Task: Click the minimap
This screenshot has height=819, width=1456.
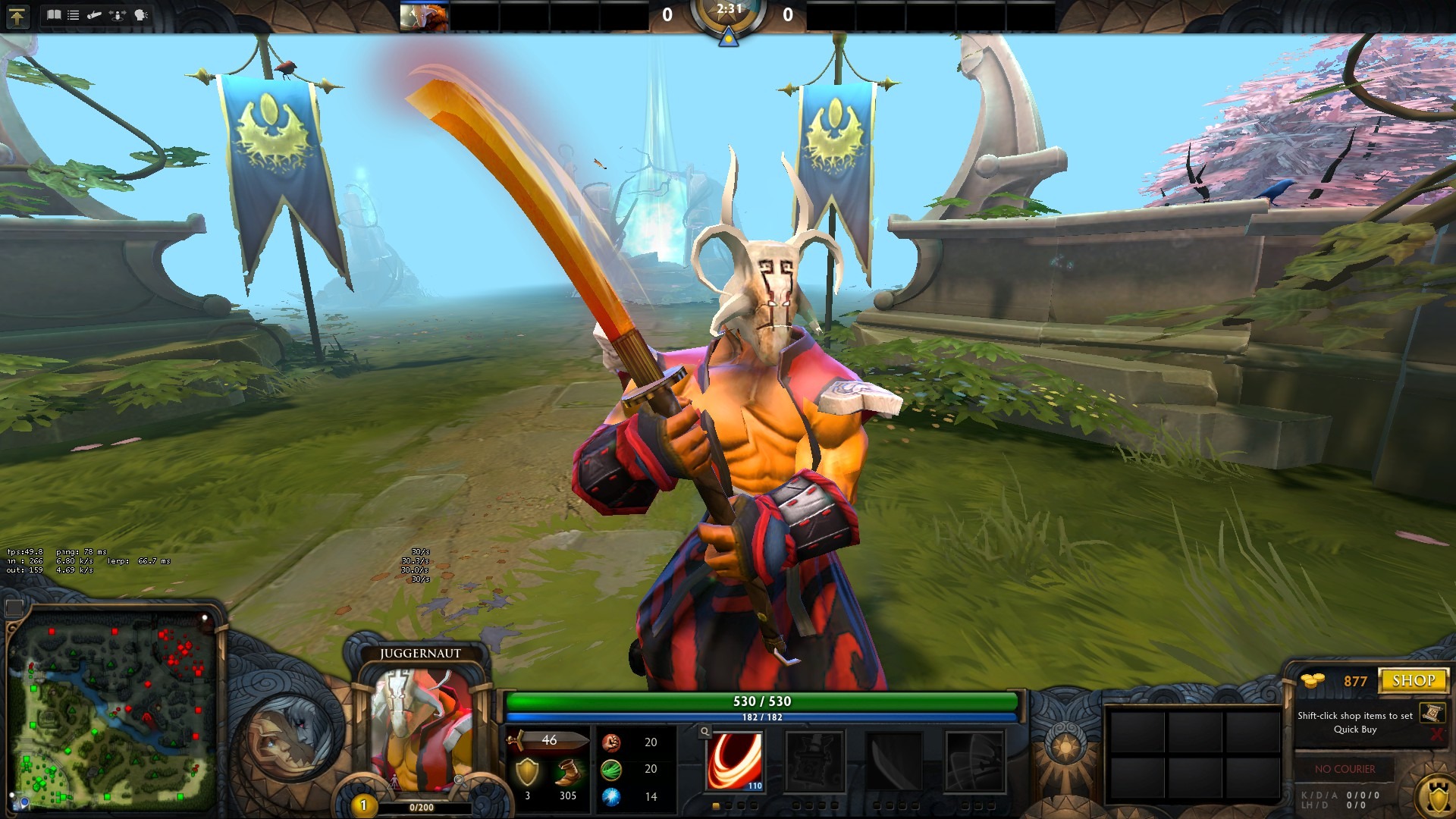Action: pos(112,711)
